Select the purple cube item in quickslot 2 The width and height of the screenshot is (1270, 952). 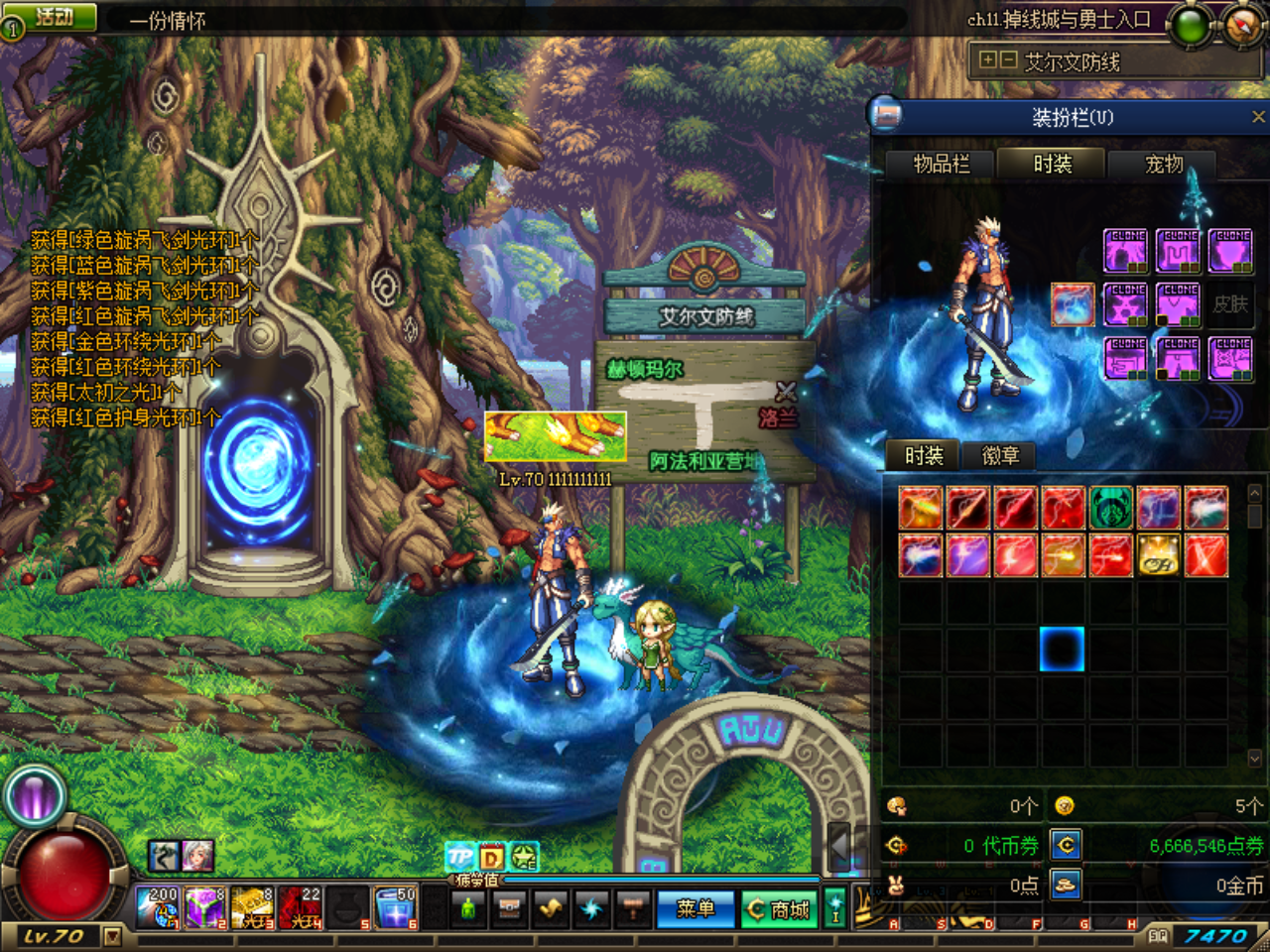(204, 907)
